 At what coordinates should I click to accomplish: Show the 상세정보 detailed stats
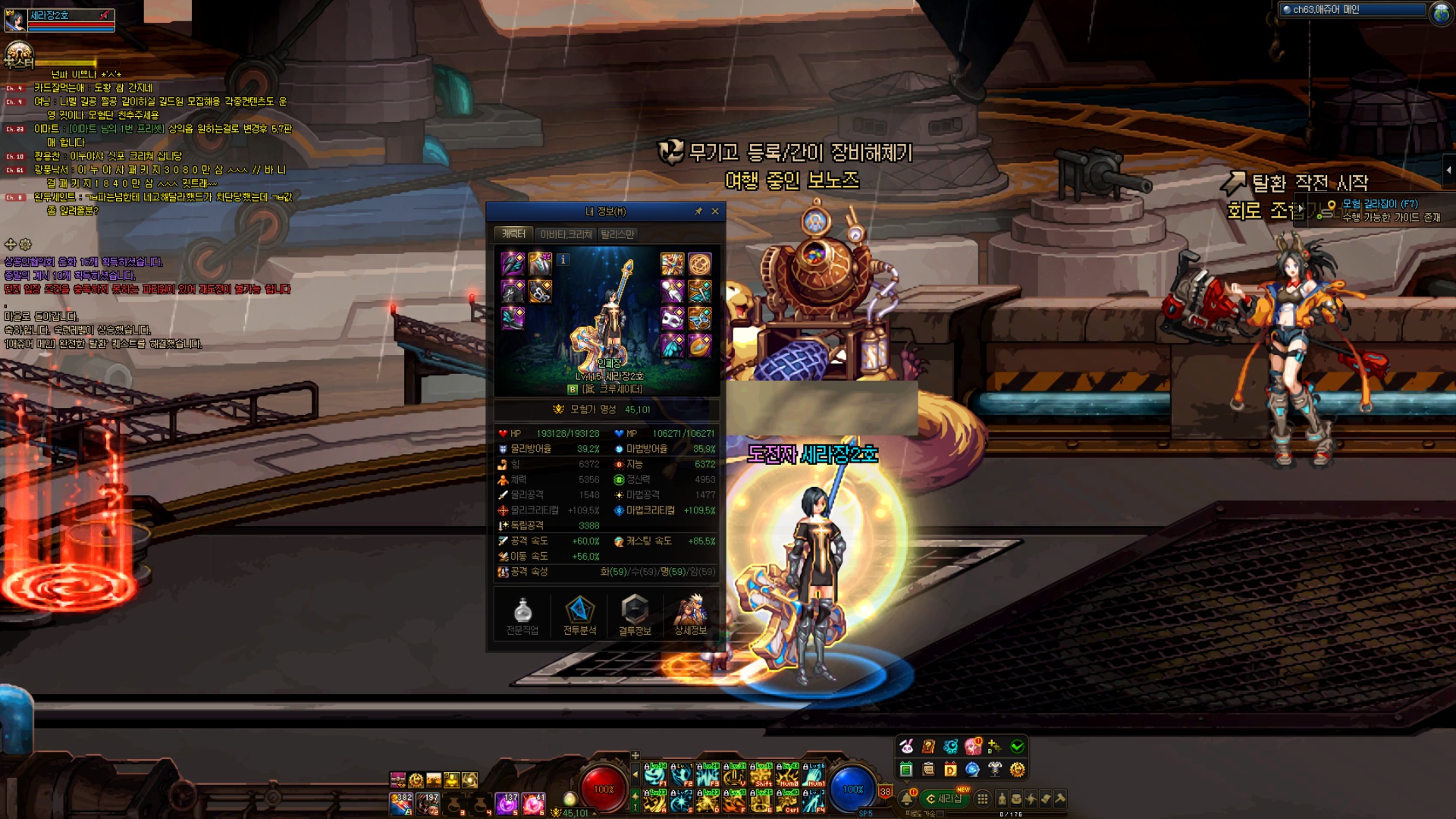[x=690, y=614]
